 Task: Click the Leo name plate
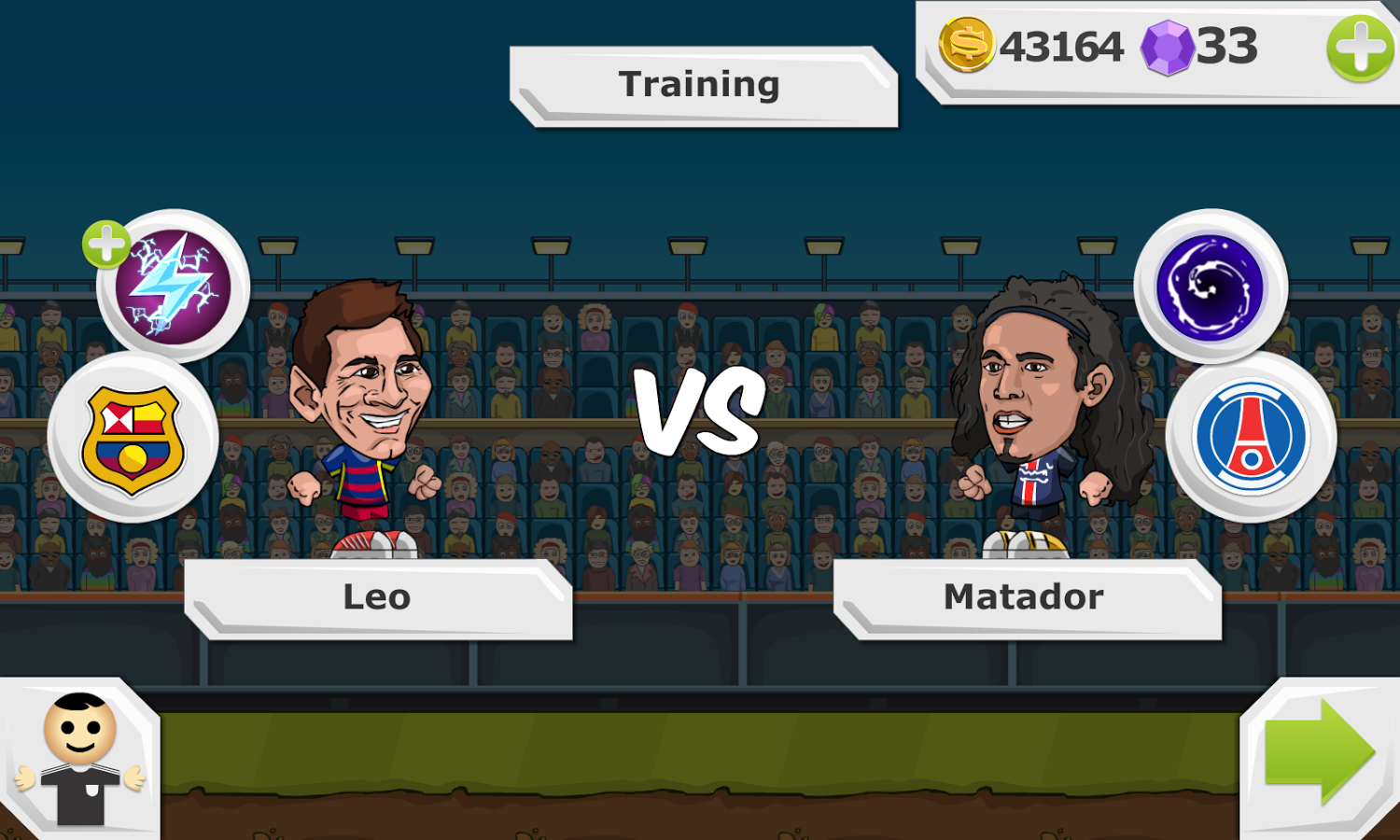pos(376,597)
